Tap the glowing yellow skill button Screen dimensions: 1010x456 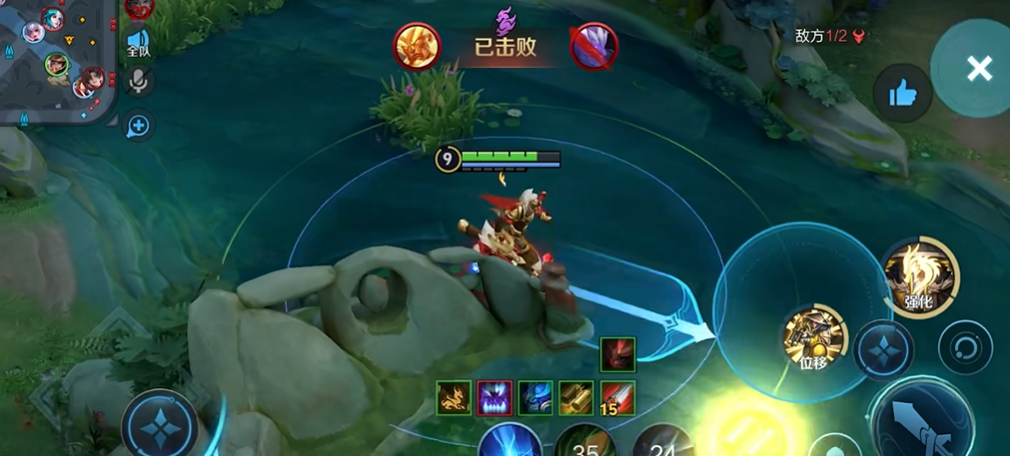coord(748,430)
